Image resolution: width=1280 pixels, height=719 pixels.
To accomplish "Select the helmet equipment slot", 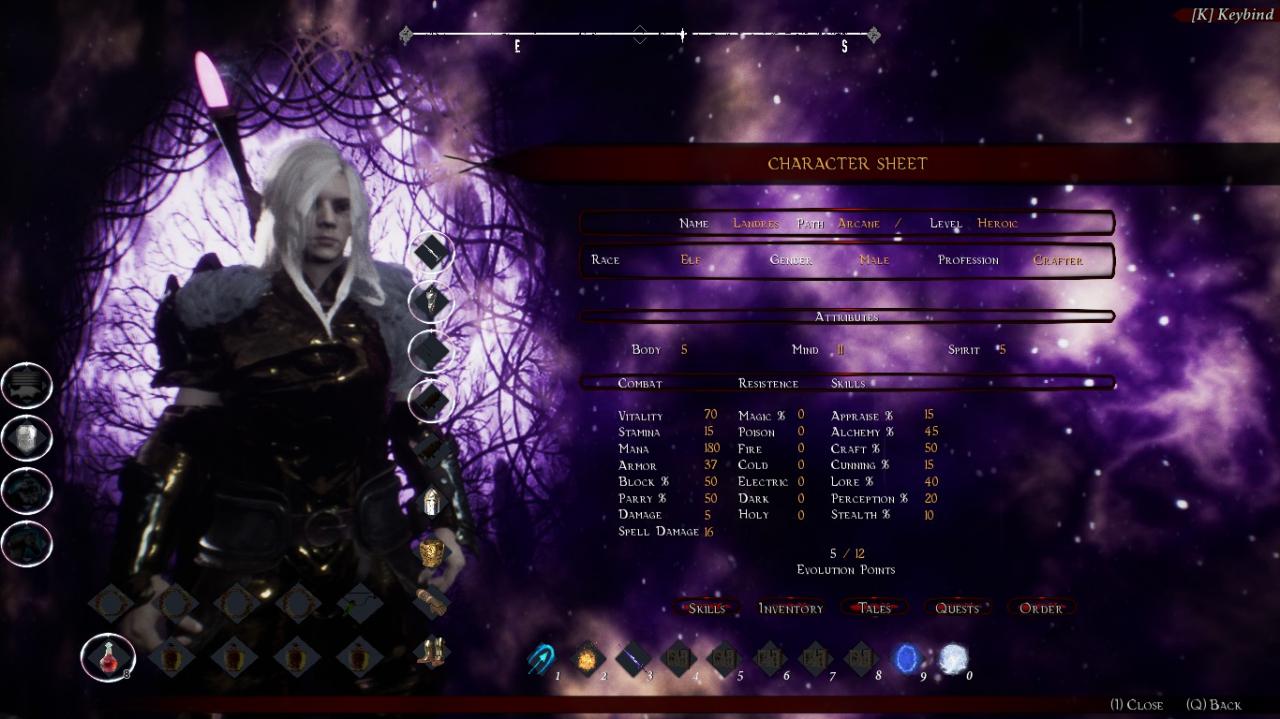I will click(432, 501).
